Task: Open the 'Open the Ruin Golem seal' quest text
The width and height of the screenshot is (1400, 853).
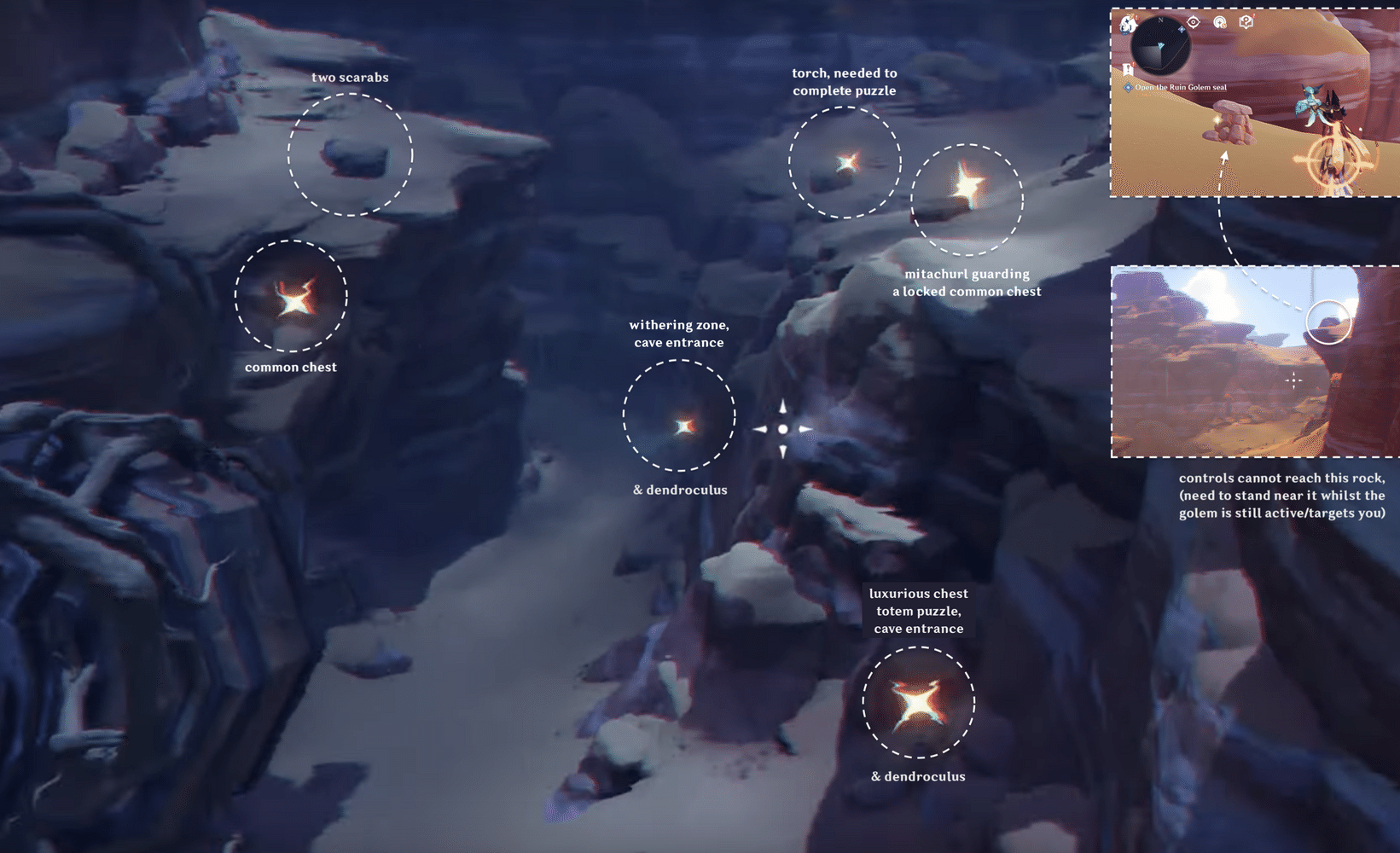Action: (x=1182, y=87)
